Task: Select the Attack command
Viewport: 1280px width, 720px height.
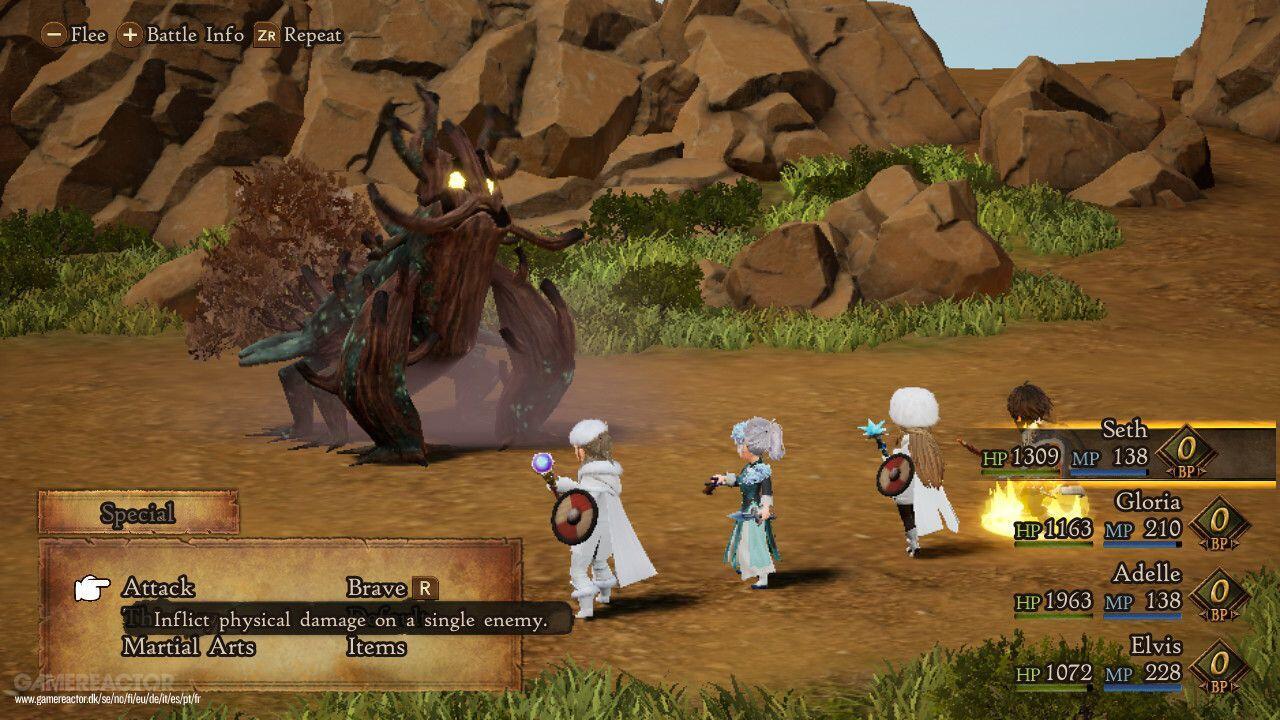Action: [x=158, y=588]
